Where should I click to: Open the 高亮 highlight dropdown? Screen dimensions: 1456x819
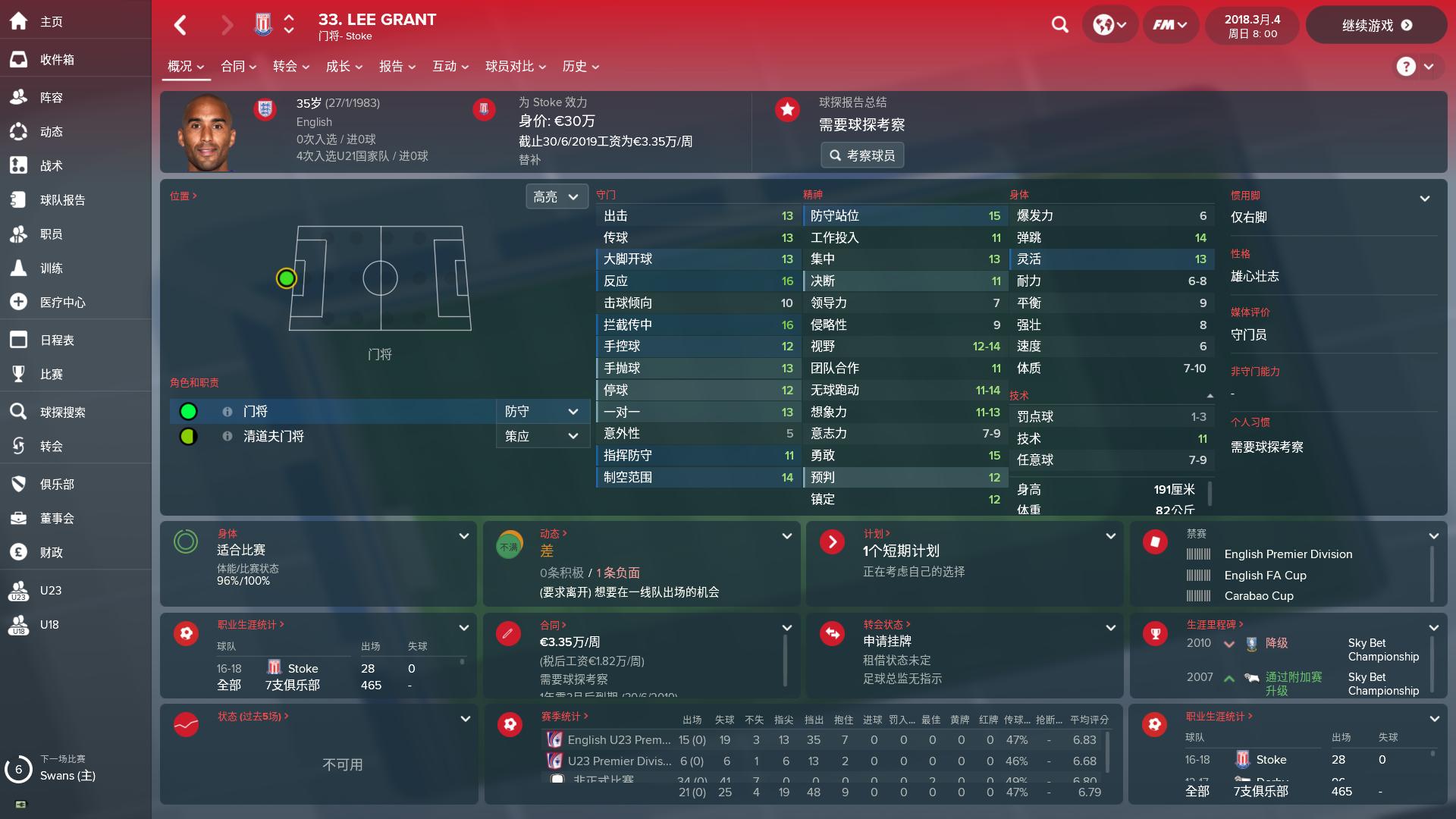(557, 196)
